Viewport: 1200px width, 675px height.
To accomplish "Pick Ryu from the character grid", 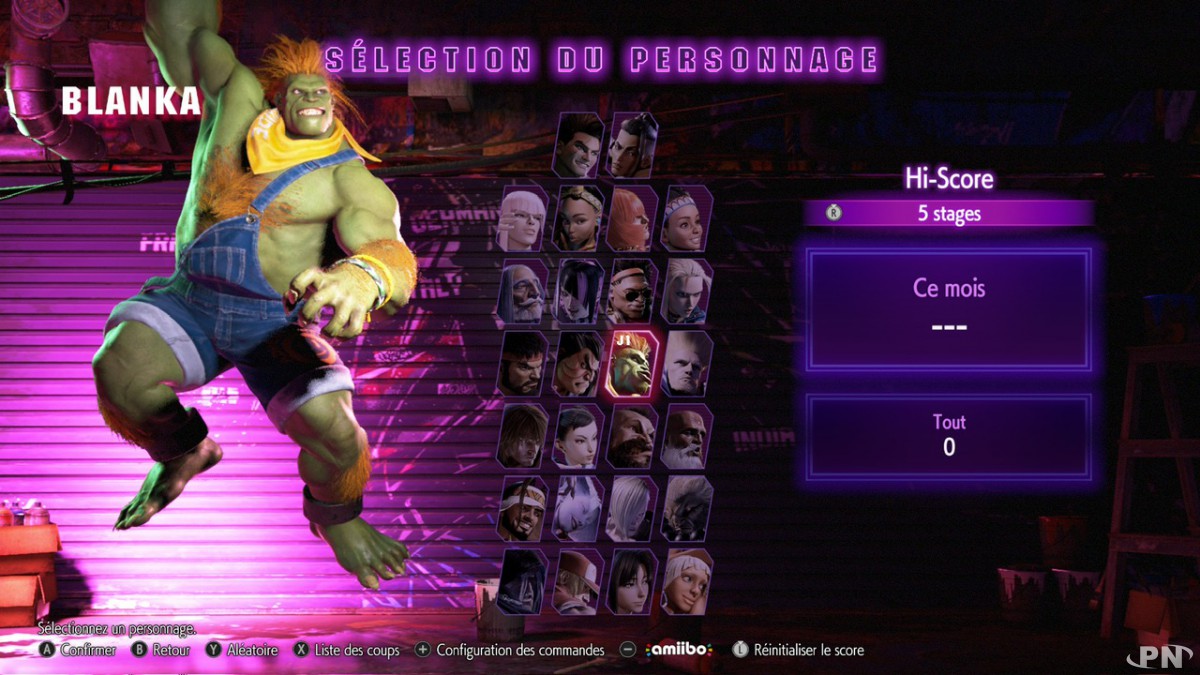I will point(524,364).
